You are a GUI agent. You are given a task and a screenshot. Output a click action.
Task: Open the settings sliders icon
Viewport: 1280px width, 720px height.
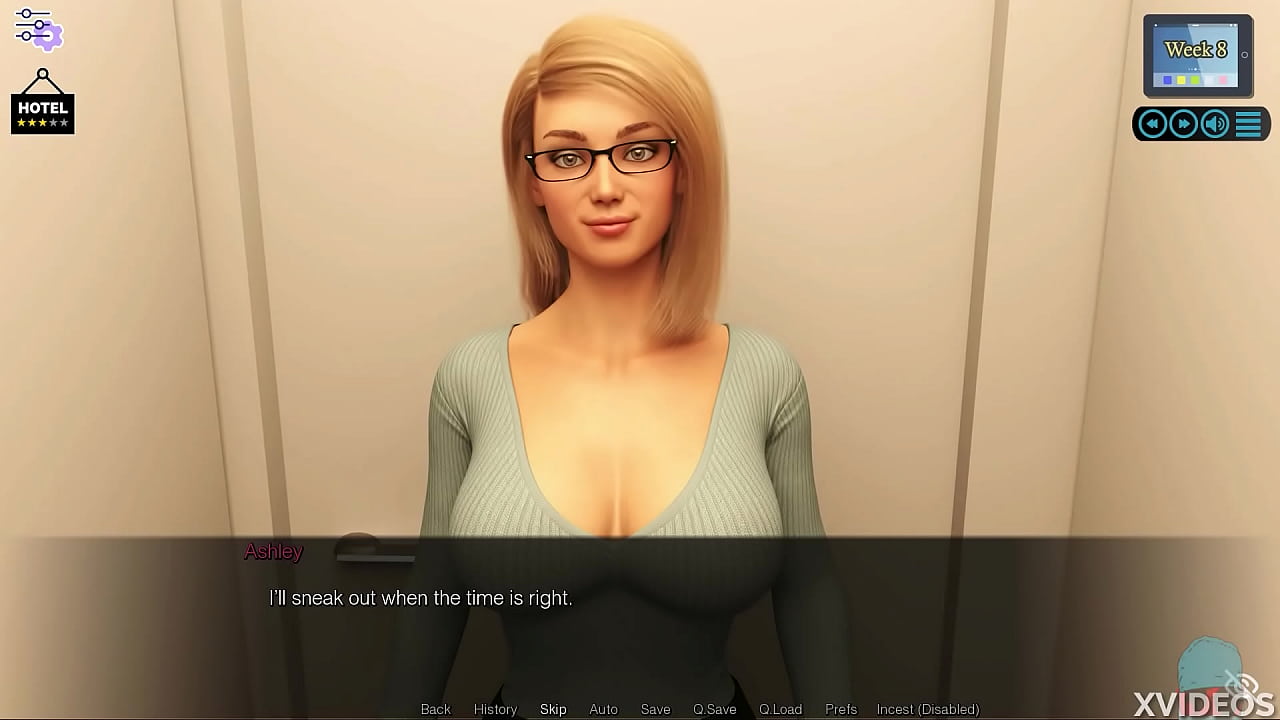tap(38, 29)
